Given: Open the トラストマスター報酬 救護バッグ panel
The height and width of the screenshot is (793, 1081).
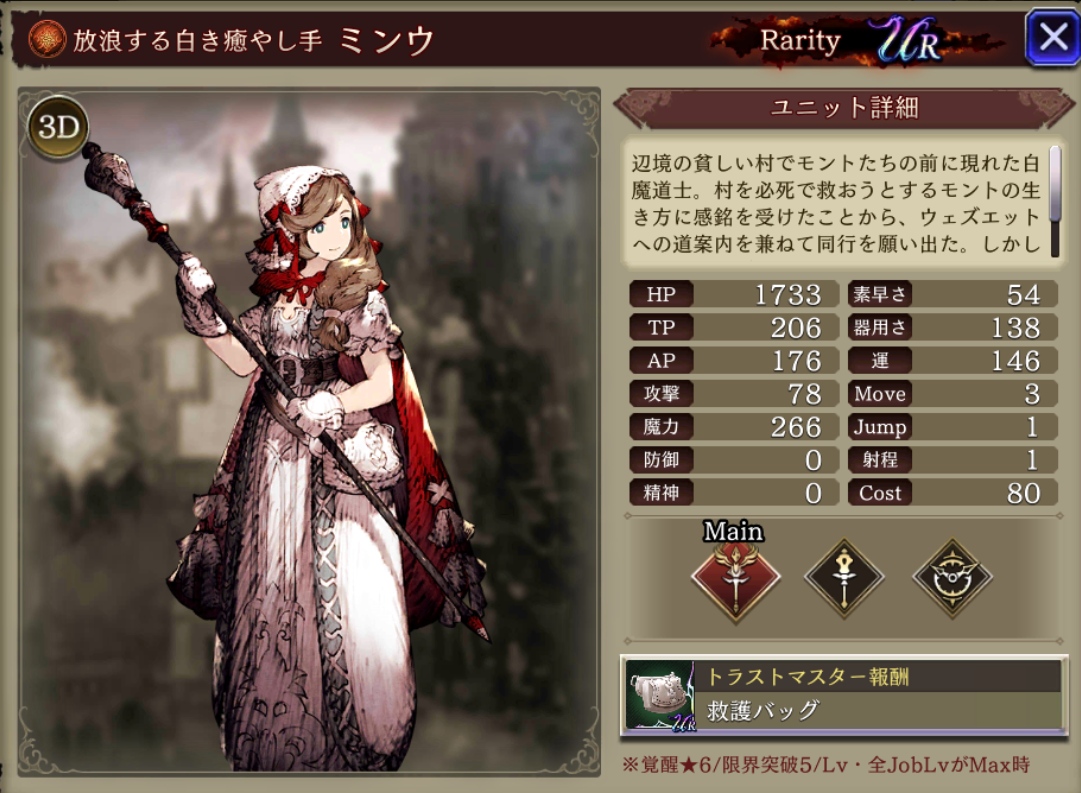Looking at the screenshot, I should pyautogui.click(x=880, y=696).
